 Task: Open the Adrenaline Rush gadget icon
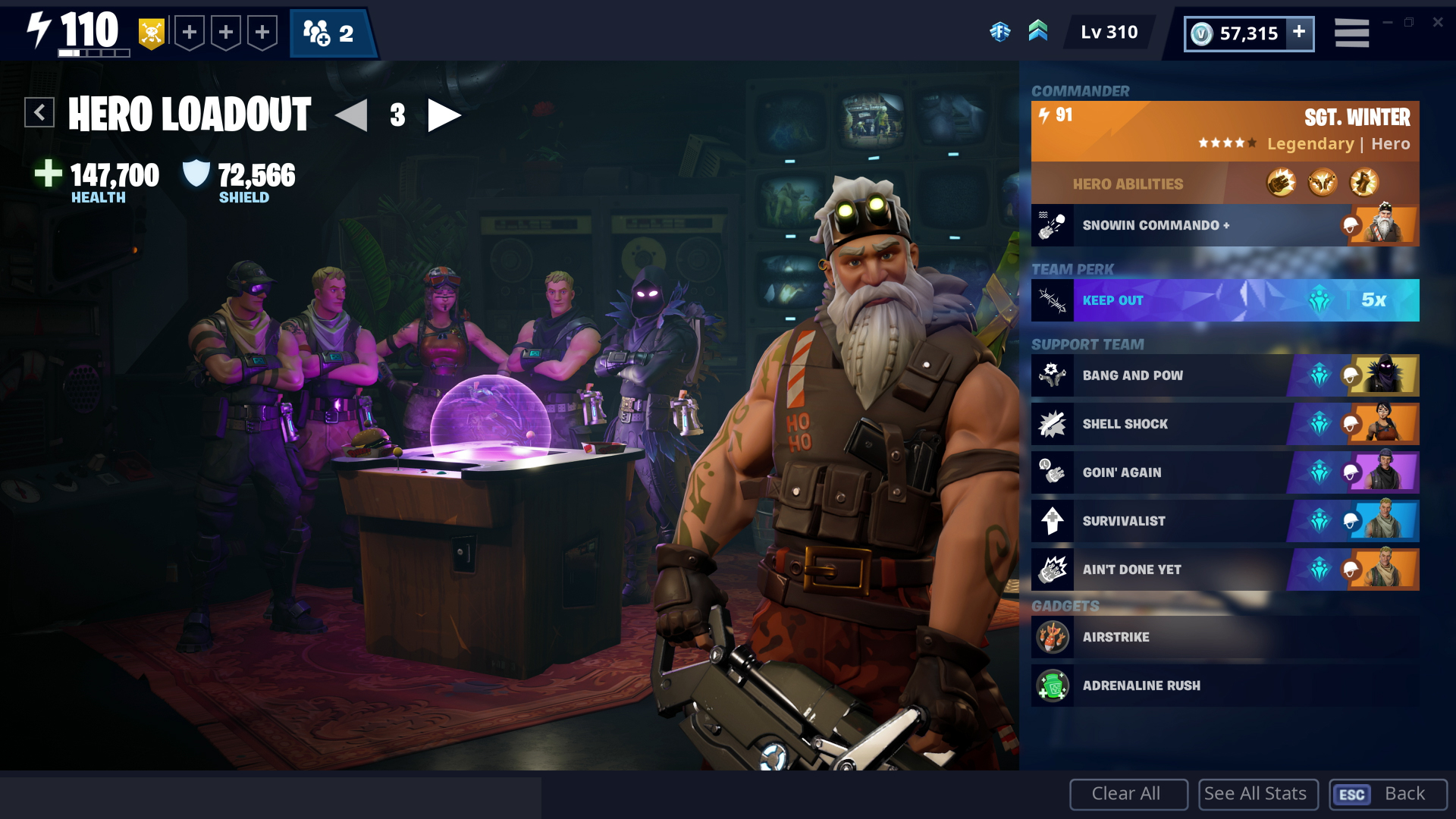click(1053, 686)
